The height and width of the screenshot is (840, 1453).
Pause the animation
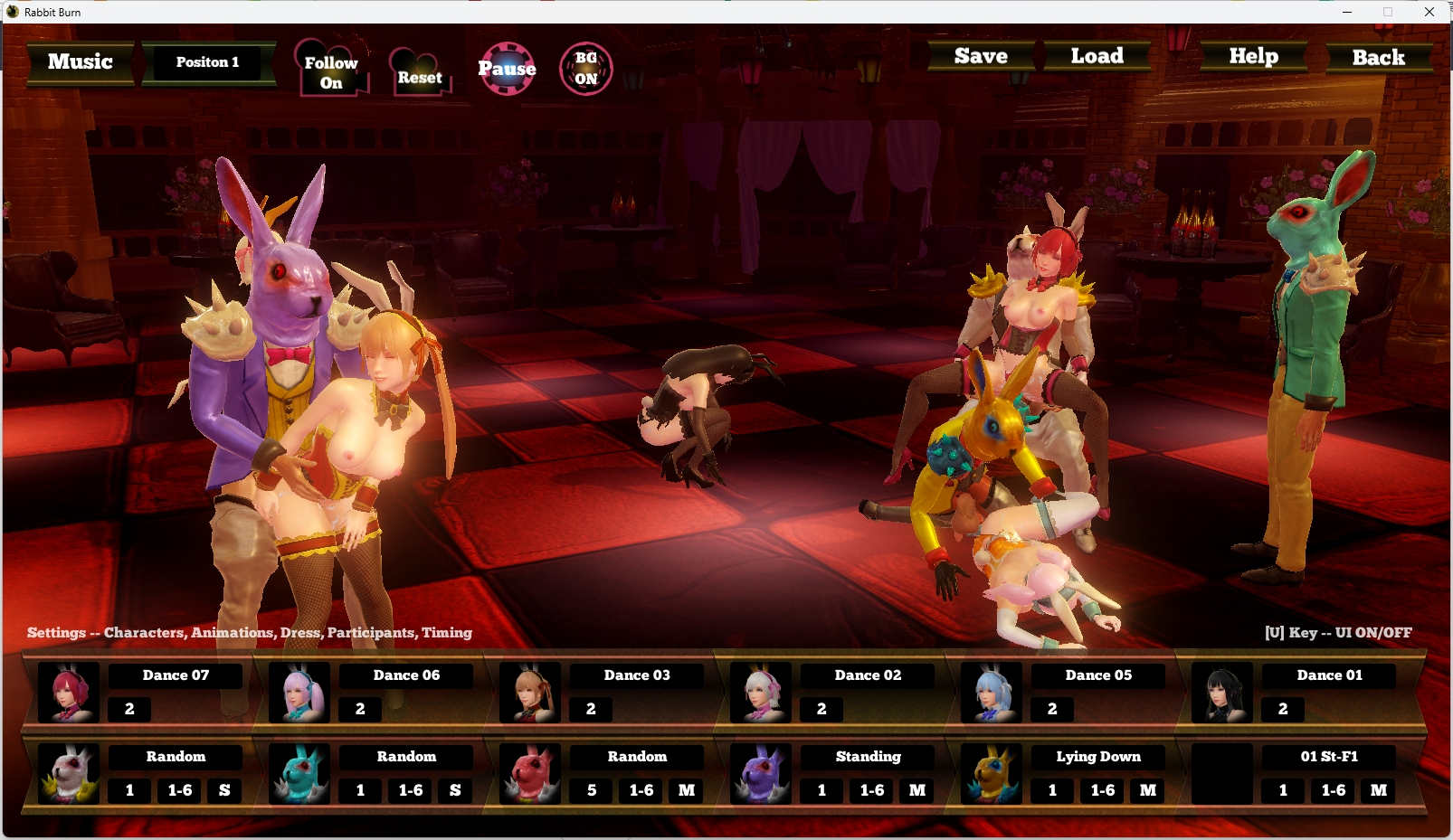click(x=507, y=69)
